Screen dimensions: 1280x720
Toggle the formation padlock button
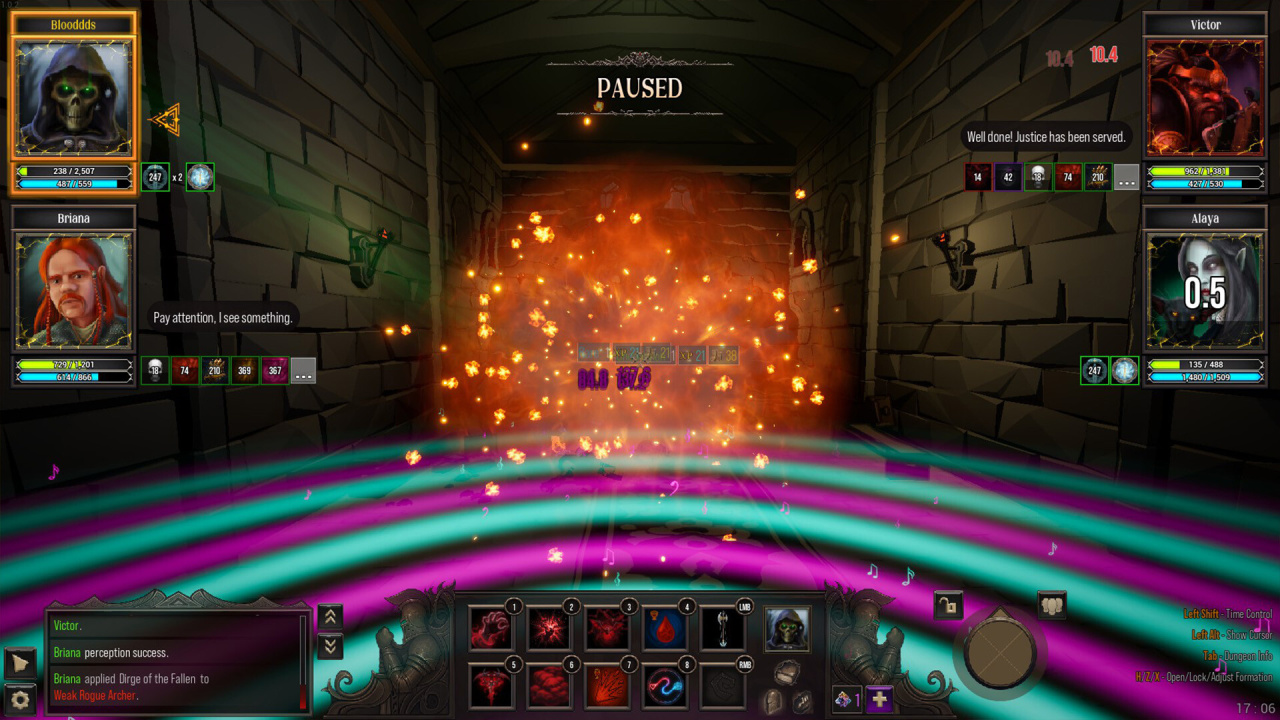point(948,604)
